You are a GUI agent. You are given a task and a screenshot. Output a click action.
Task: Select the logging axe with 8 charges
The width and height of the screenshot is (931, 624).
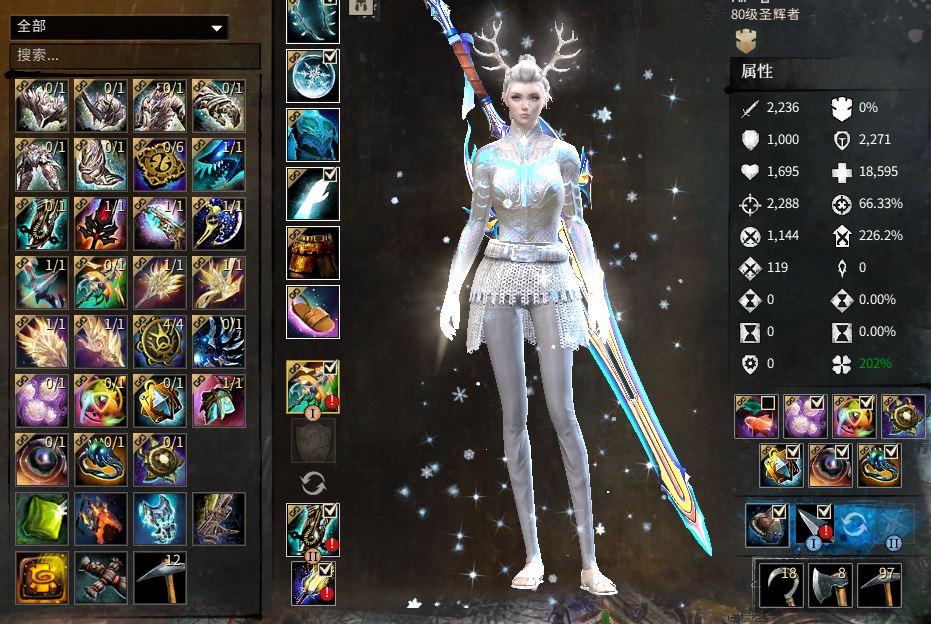click(x=830, y=585)
